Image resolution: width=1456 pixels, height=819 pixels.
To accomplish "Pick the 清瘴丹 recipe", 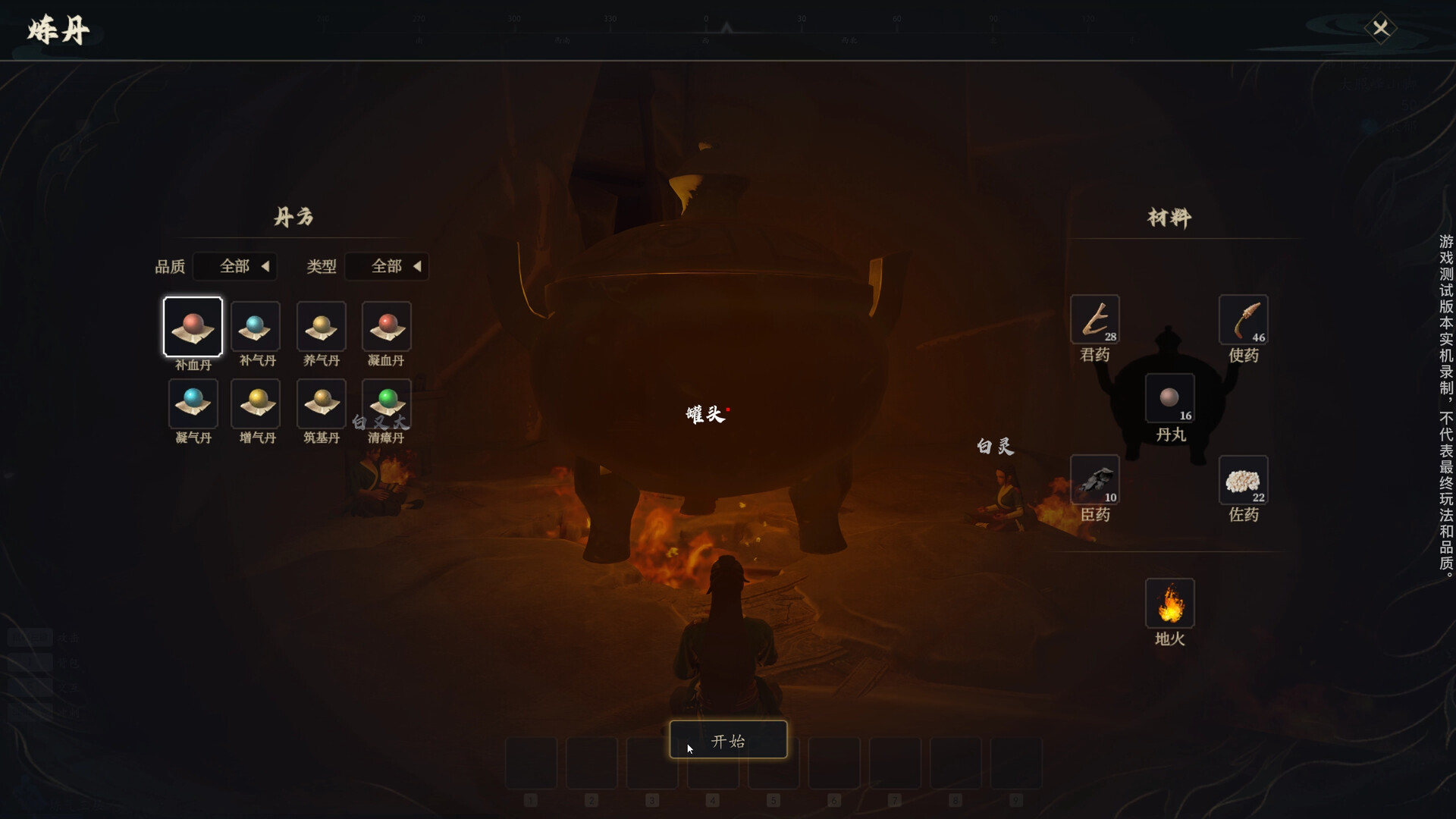I will coord(386,404).
